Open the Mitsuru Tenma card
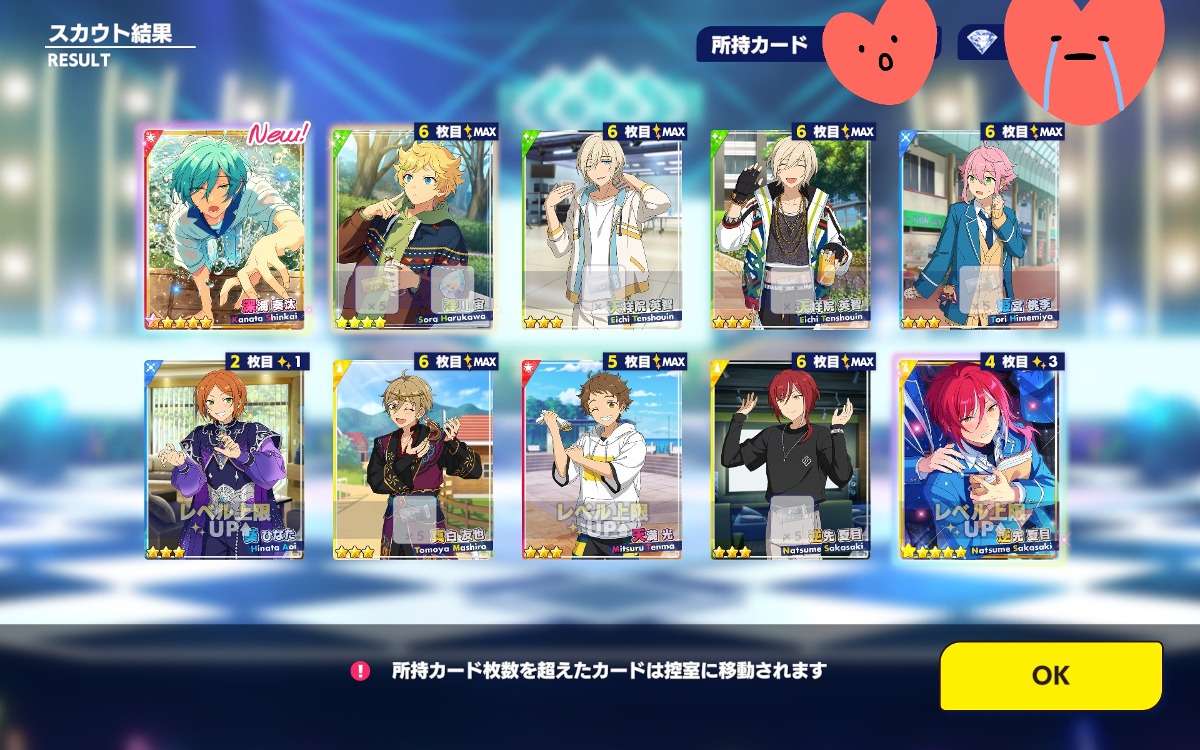This screenshot has width=1200, height=750. (602, 458)
